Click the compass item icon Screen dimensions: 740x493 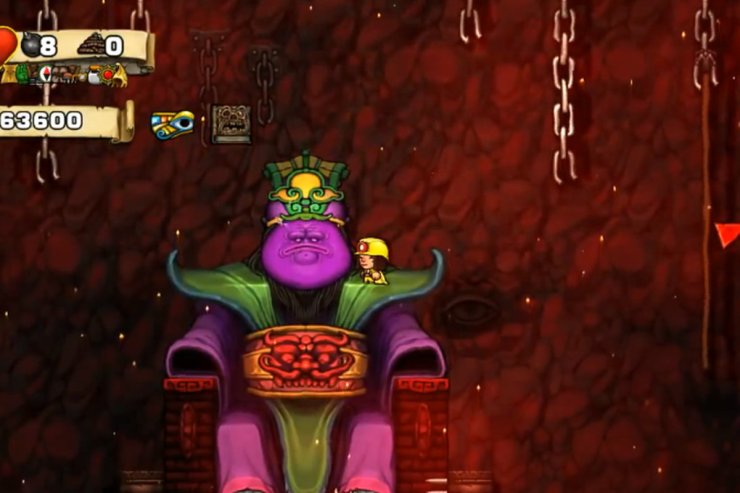tap(46, 73)
